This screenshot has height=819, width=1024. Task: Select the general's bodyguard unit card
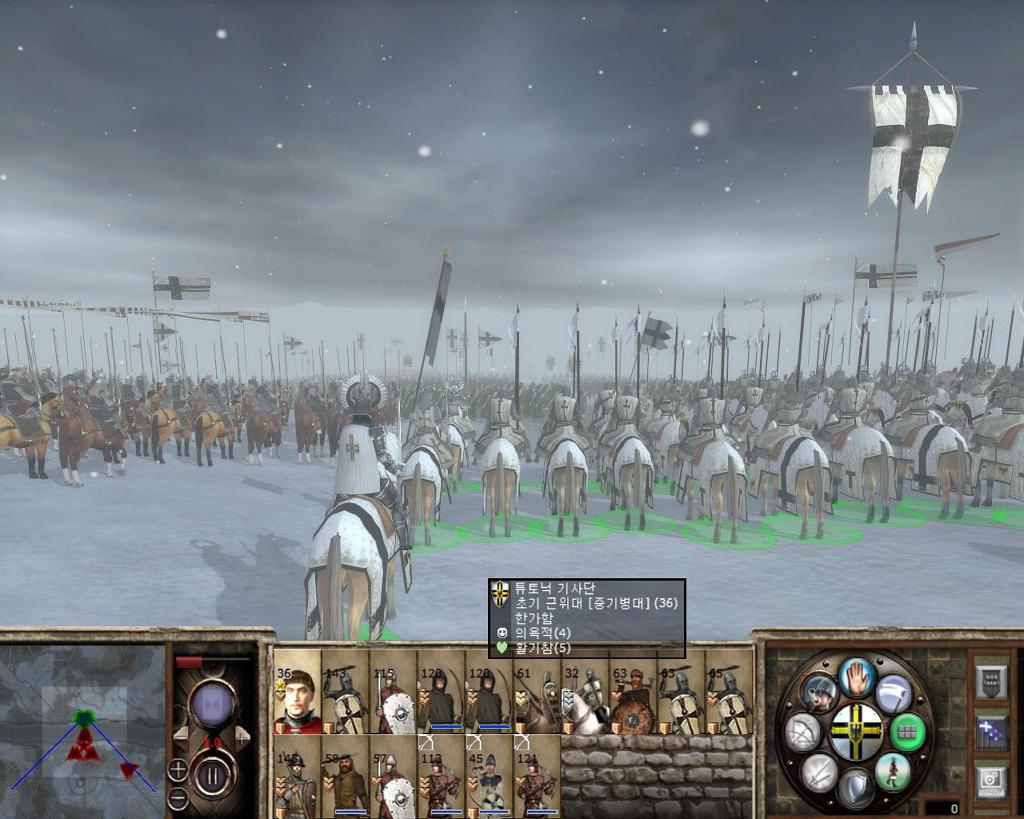(x=297, y=692)
